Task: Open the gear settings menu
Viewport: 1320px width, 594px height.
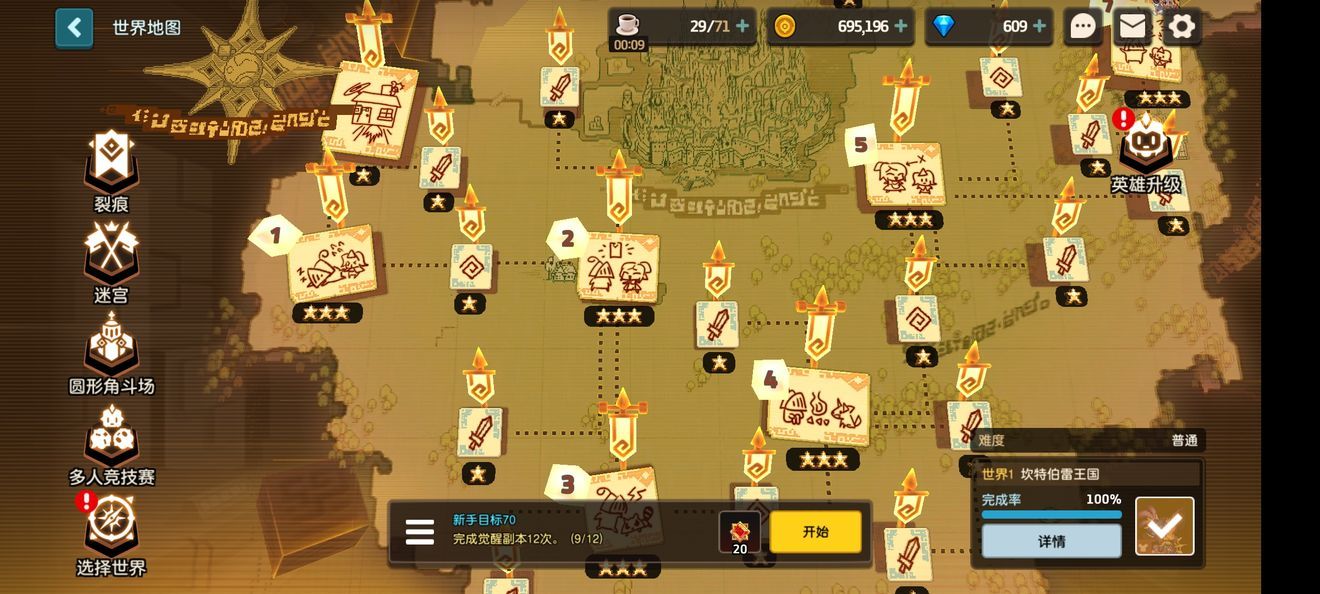Action: [x=1182, y=27]
